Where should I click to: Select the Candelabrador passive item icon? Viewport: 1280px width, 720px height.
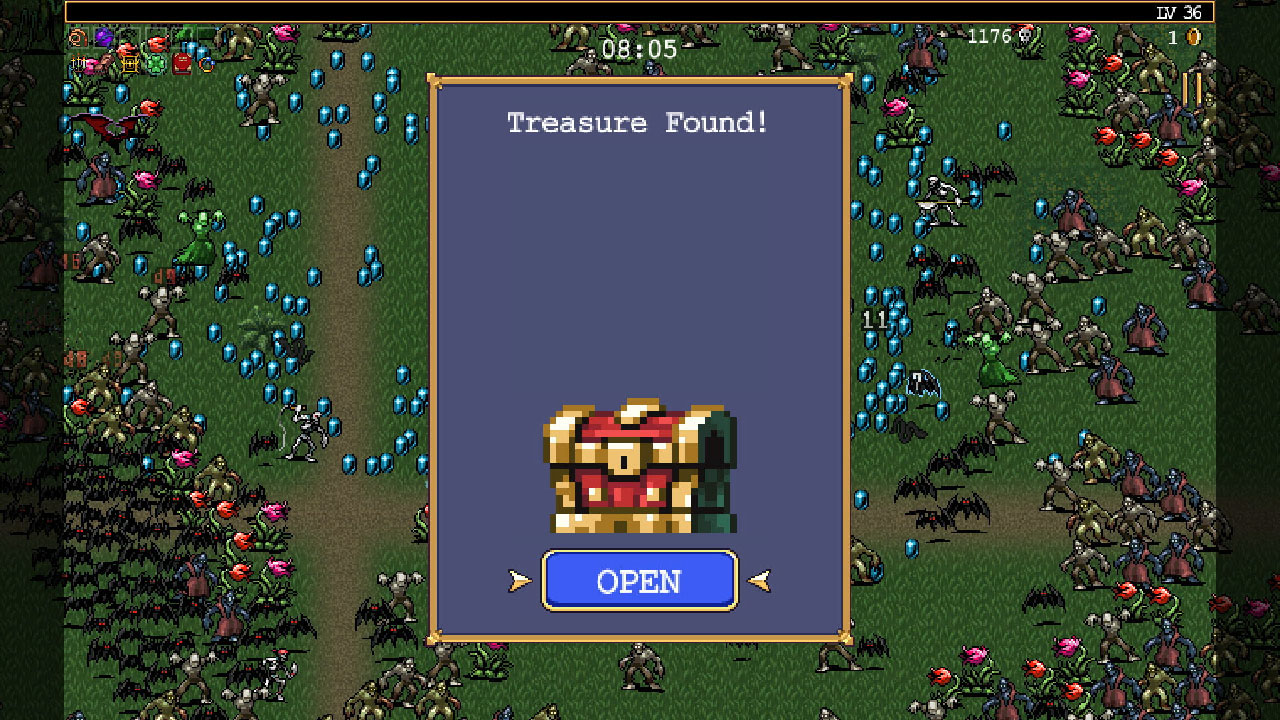click(x=77, y=63)
